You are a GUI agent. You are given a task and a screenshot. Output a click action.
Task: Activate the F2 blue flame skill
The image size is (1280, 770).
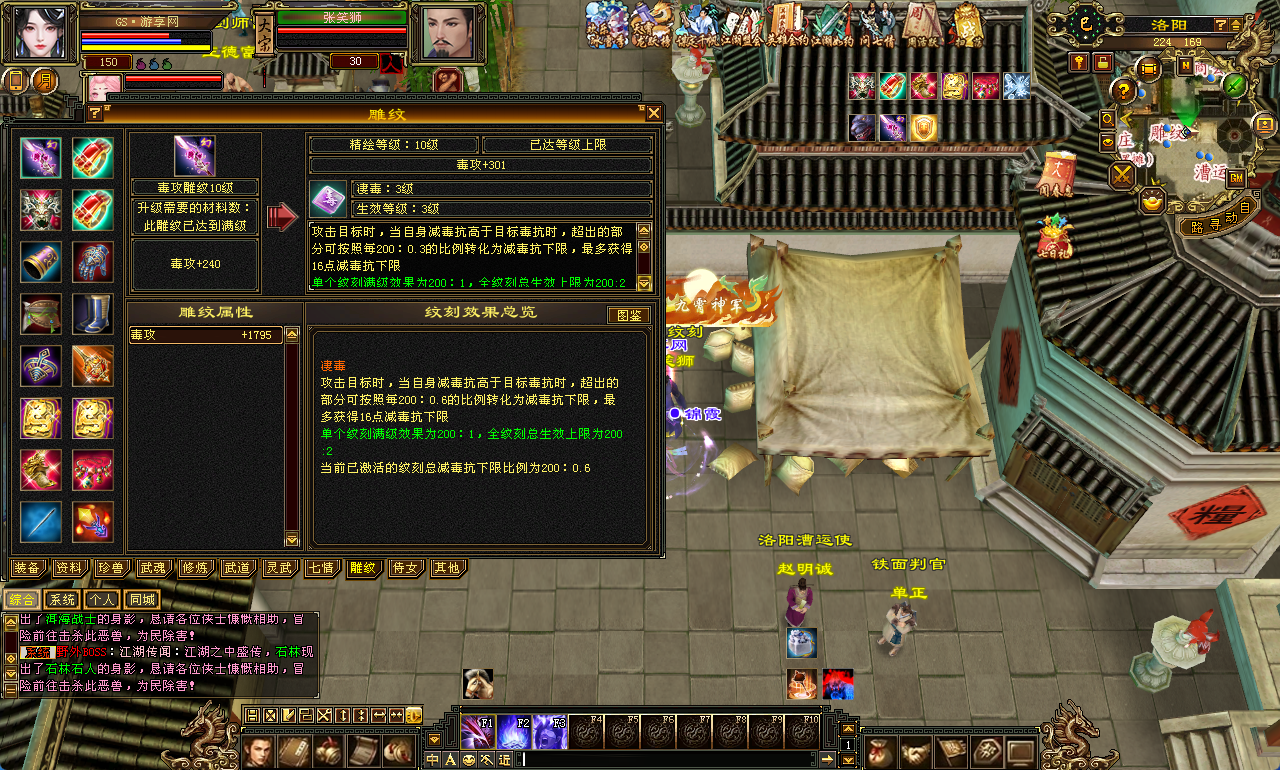(x=514, y=732)
